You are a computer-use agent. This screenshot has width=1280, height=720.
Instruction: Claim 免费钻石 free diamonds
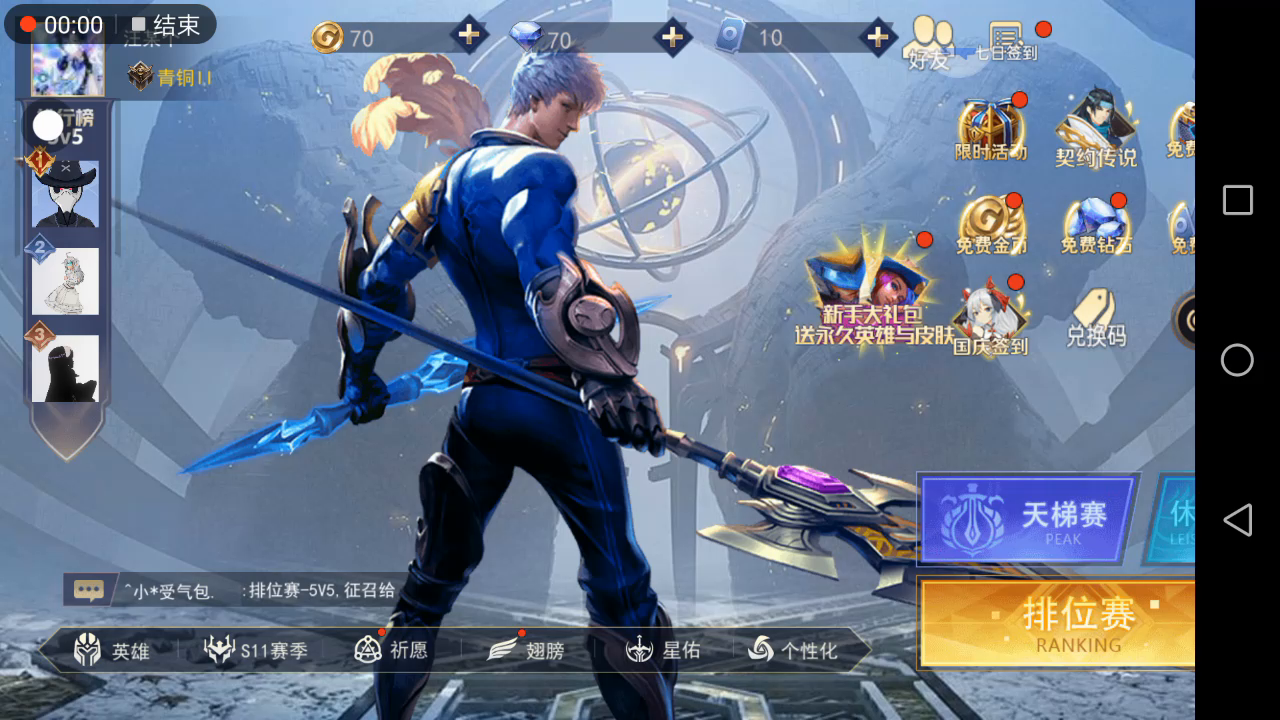tap(1096, 225)
